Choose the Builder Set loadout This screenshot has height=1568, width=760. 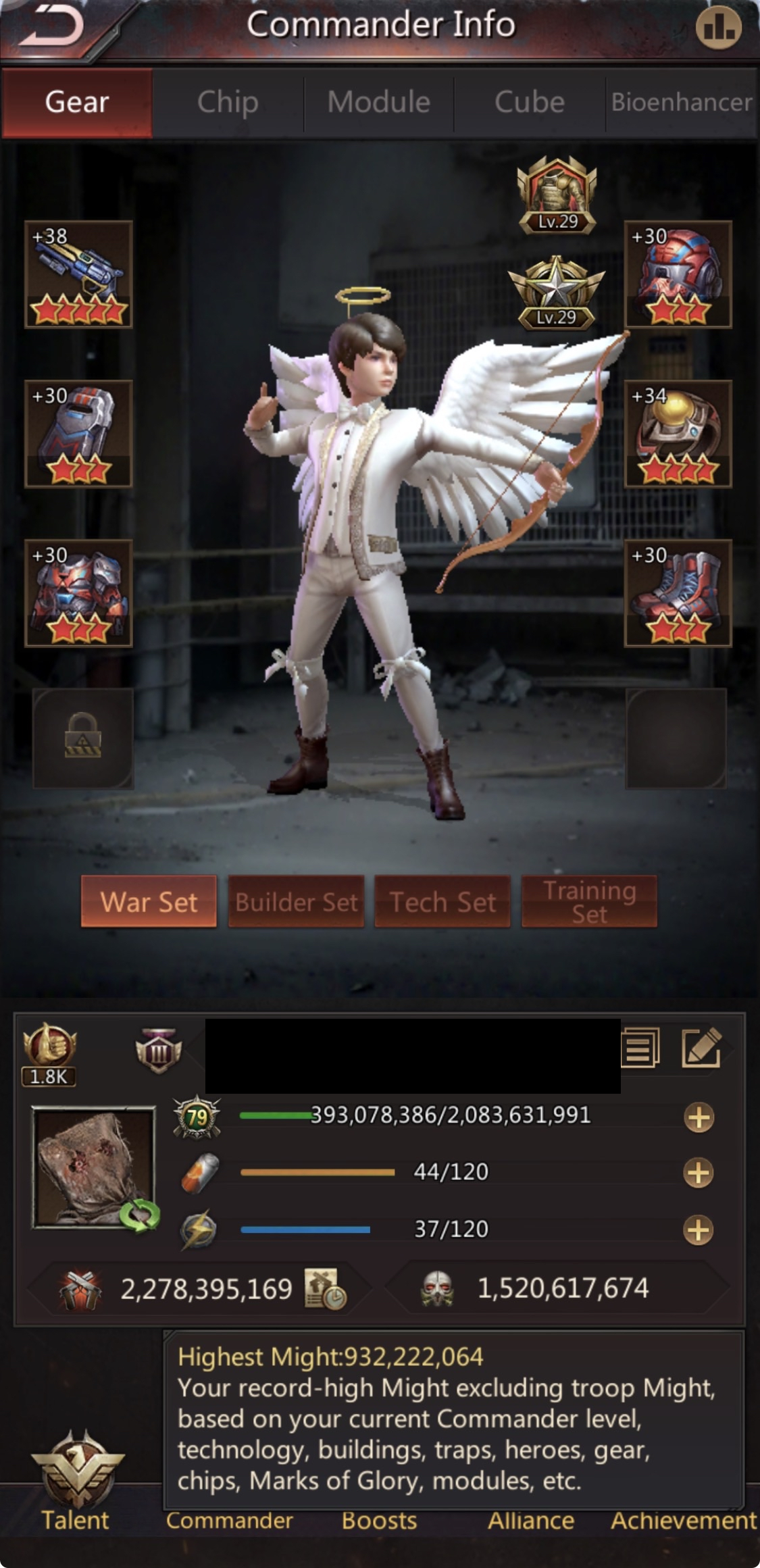[296, 902]
